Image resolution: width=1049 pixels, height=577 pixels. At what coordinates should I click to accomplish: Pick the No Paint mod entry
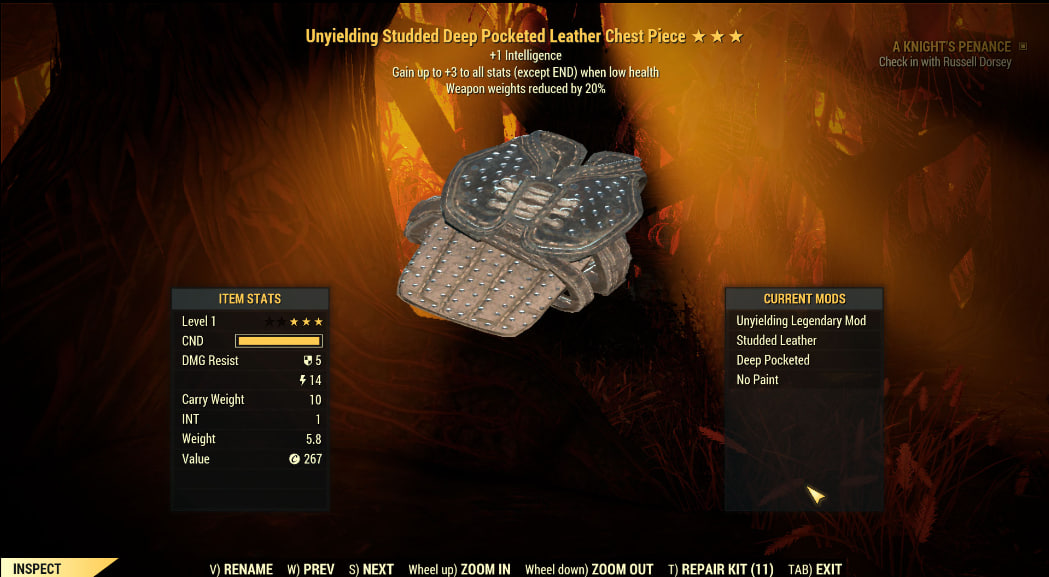tap(757, 380)
